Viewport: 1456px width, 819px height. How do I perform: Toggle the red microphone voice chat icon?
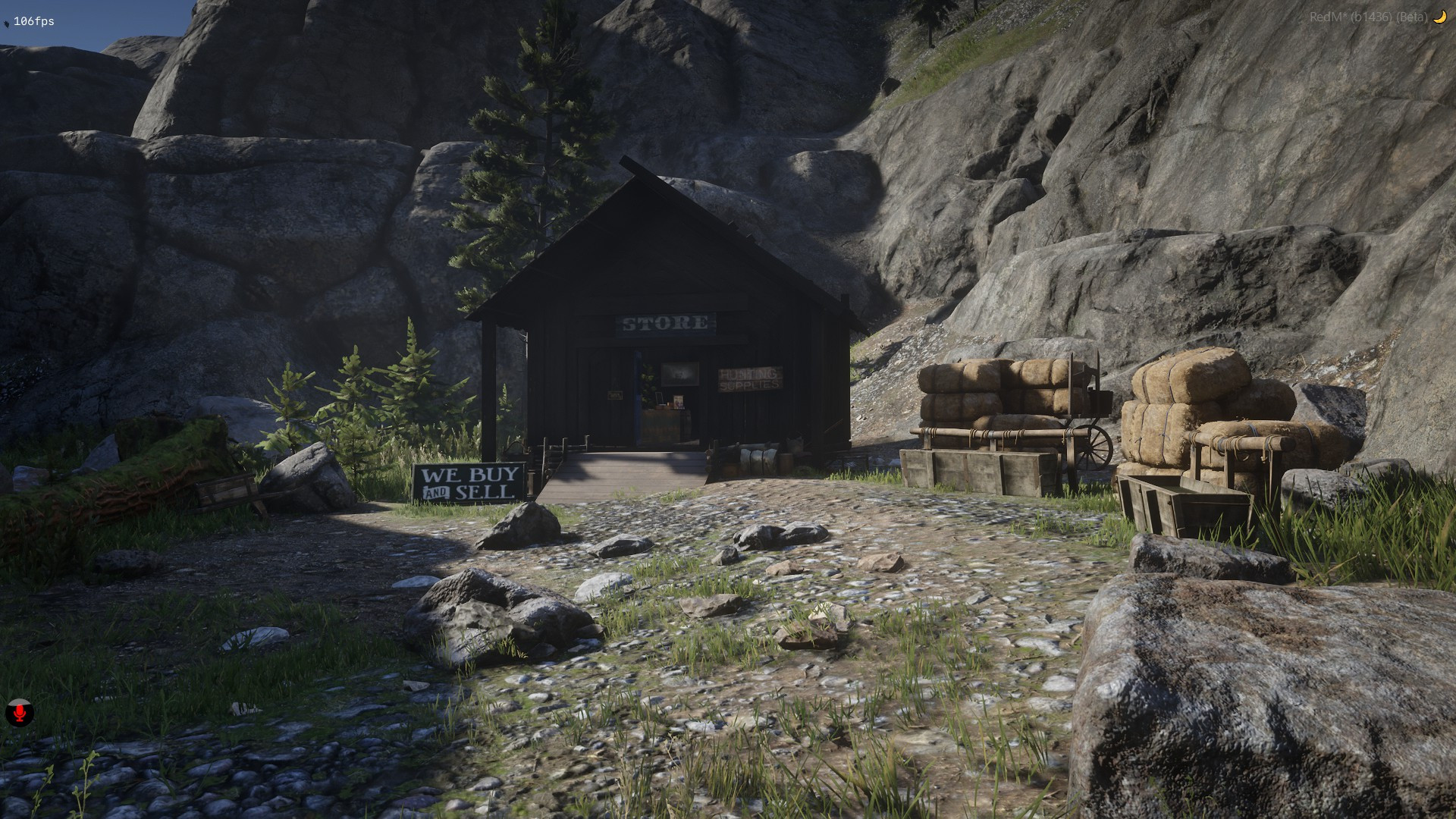pos(20,713)
